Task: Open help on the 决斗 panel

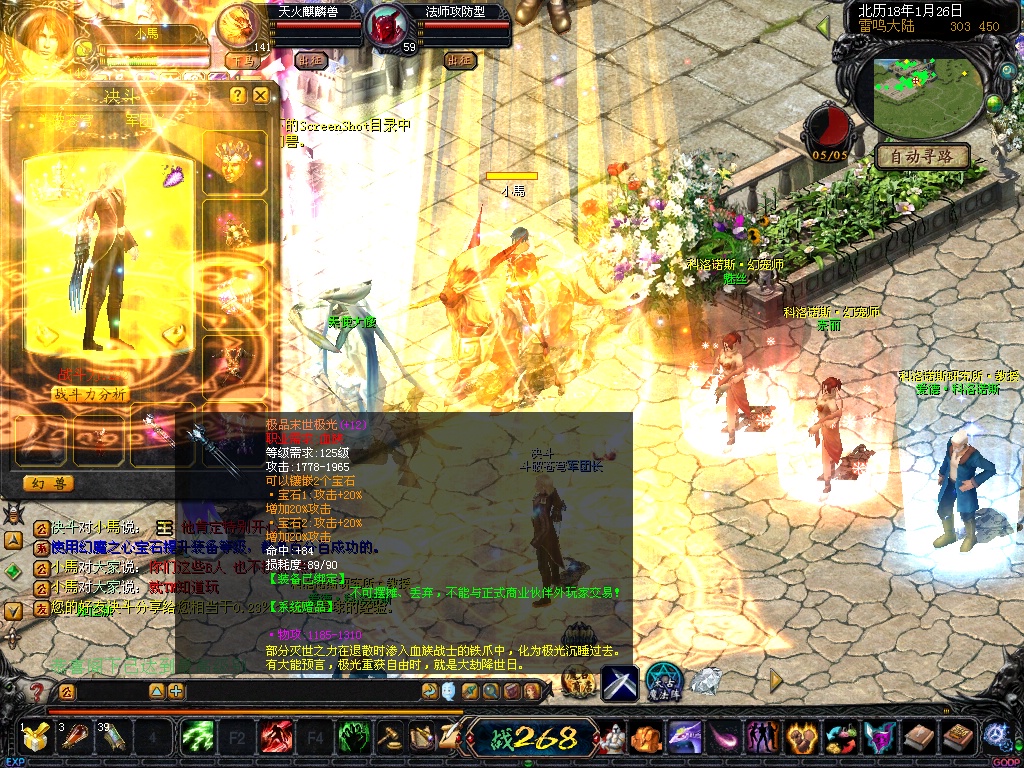Action: click(237, 95)
